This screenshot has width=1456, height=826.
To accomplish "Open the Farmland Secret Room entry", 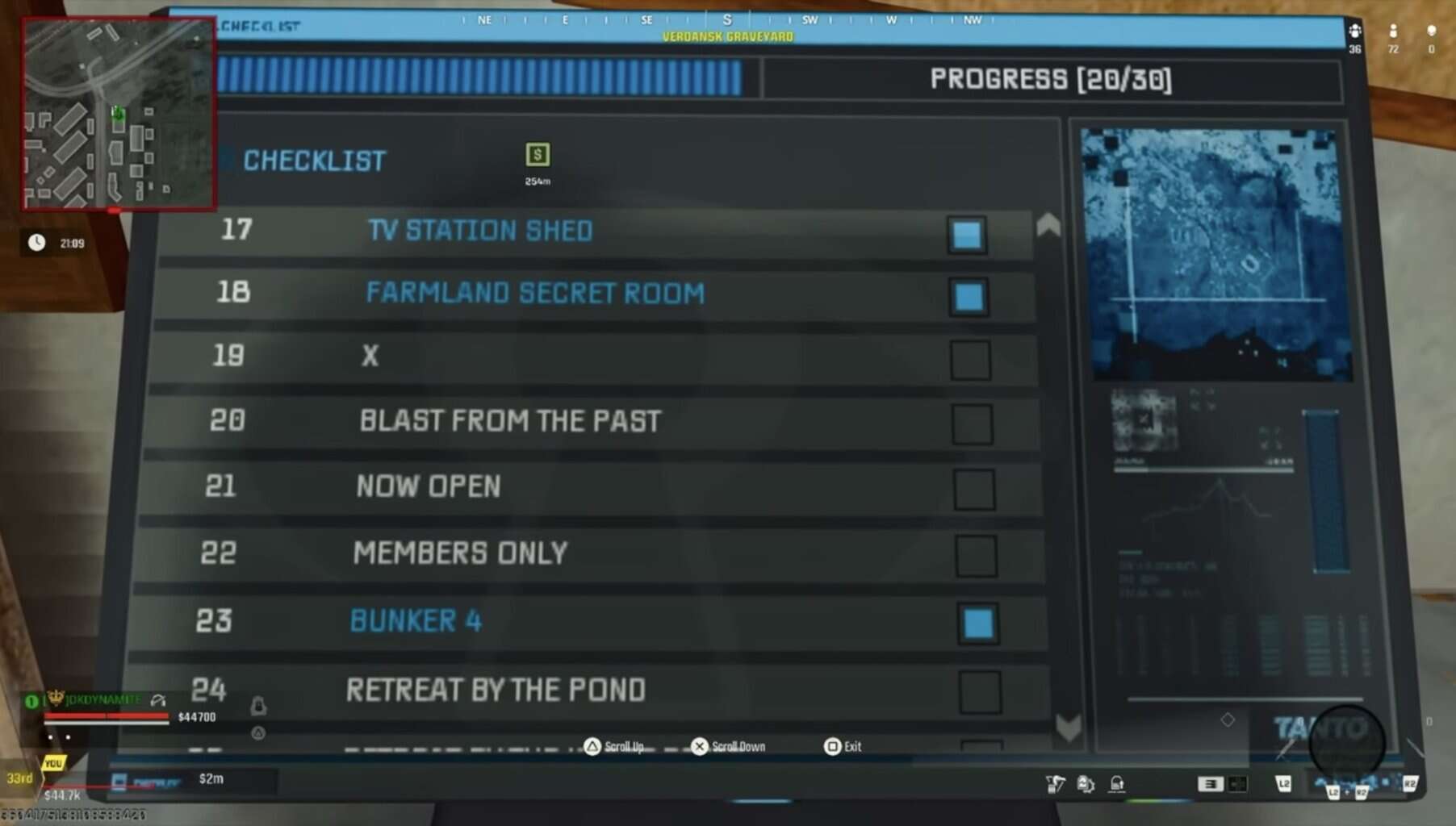I will [535, 293].
